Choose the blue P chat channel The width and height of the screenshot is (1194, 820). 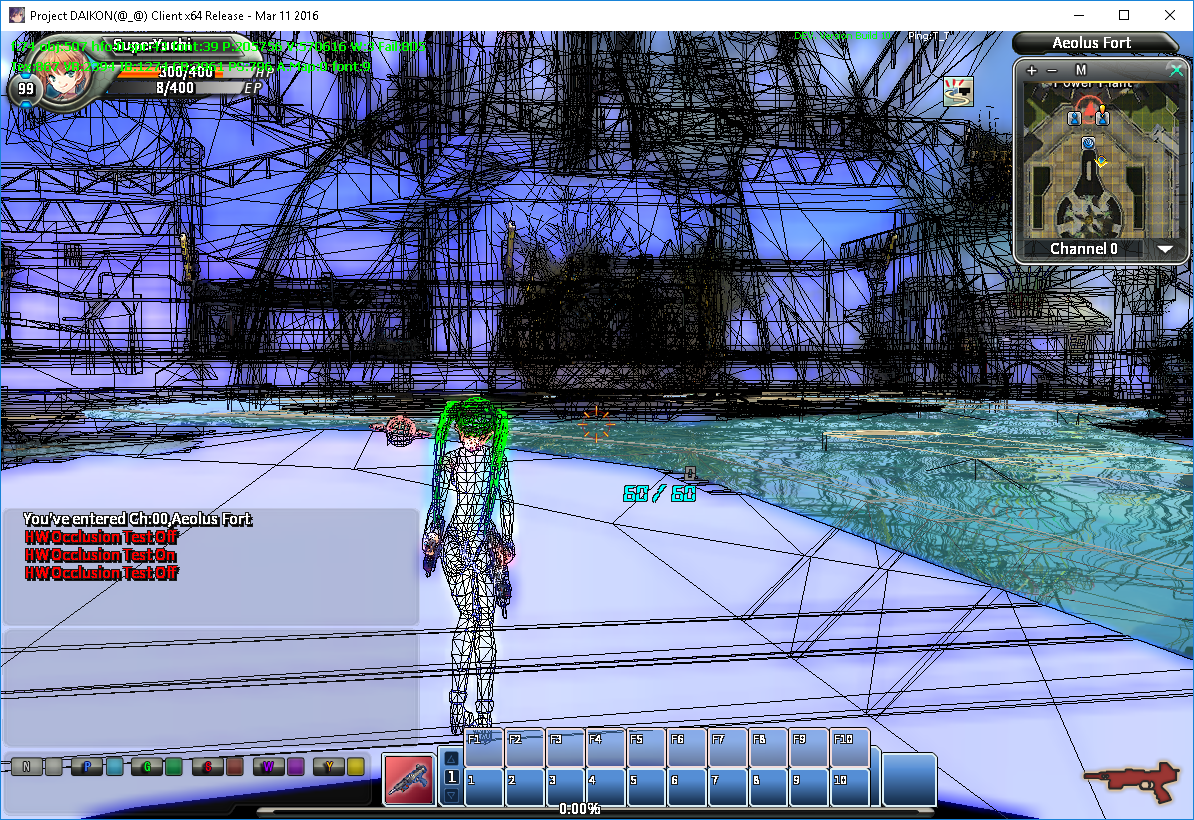tap(87, 767)
